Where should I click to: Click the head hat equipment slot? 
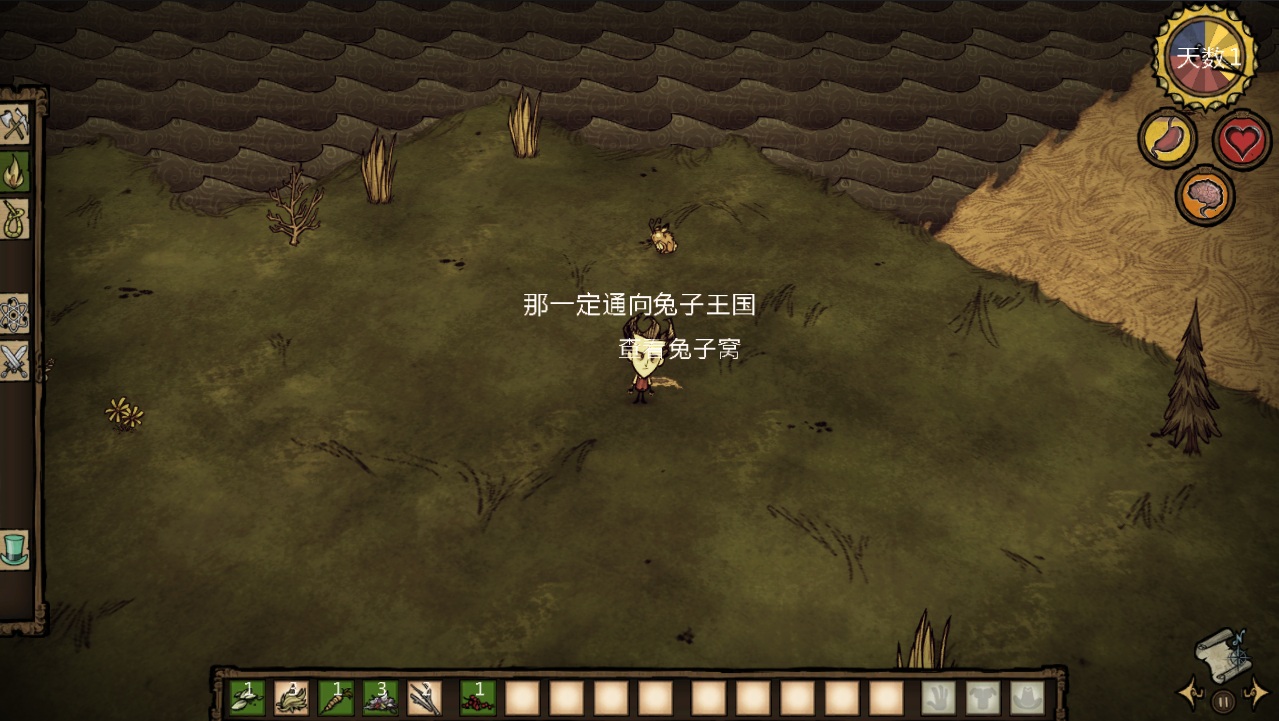(x=1027, y=697)
